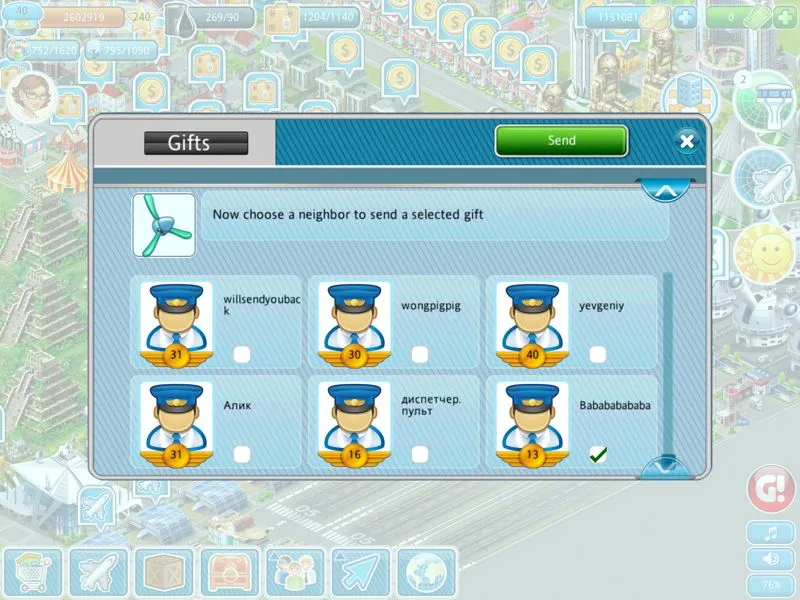Show the neighbors people panel

point(295,574)
